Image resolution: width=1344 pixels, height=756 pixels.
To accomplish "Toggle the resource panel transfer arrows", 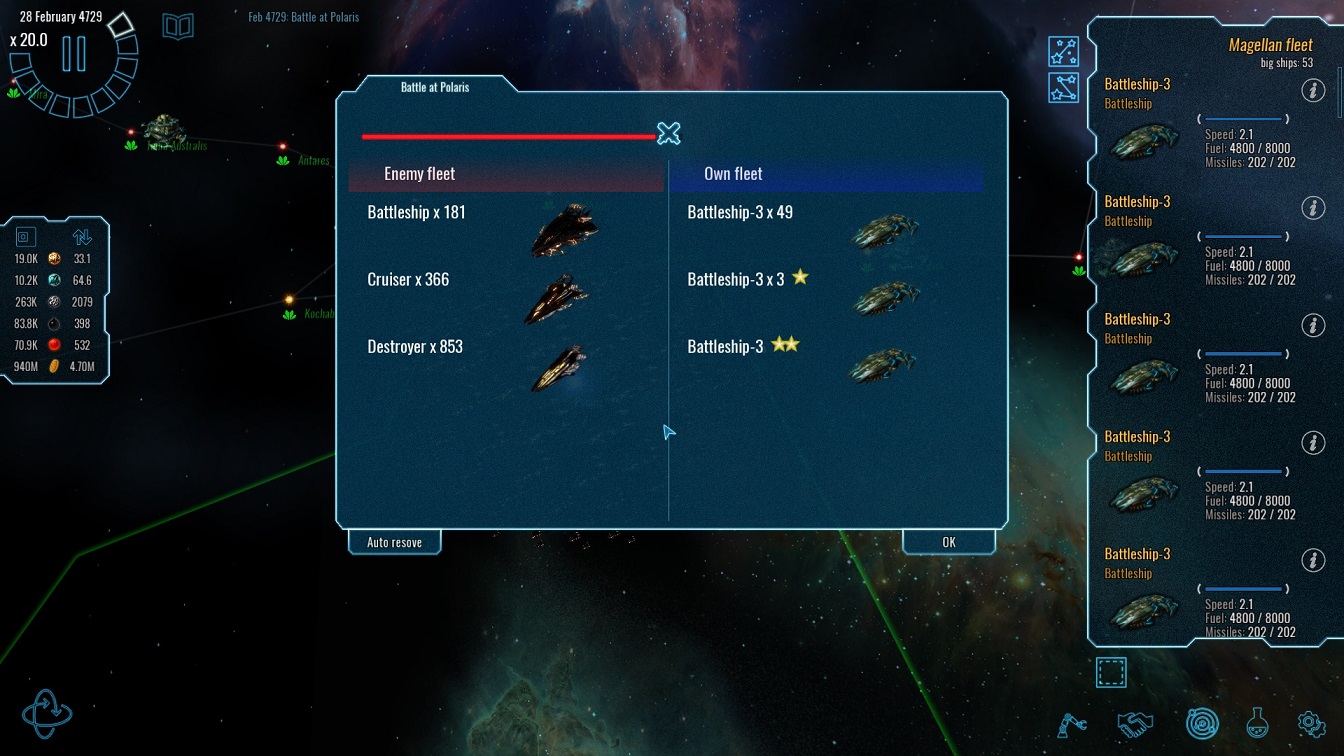I will [82, 237].
